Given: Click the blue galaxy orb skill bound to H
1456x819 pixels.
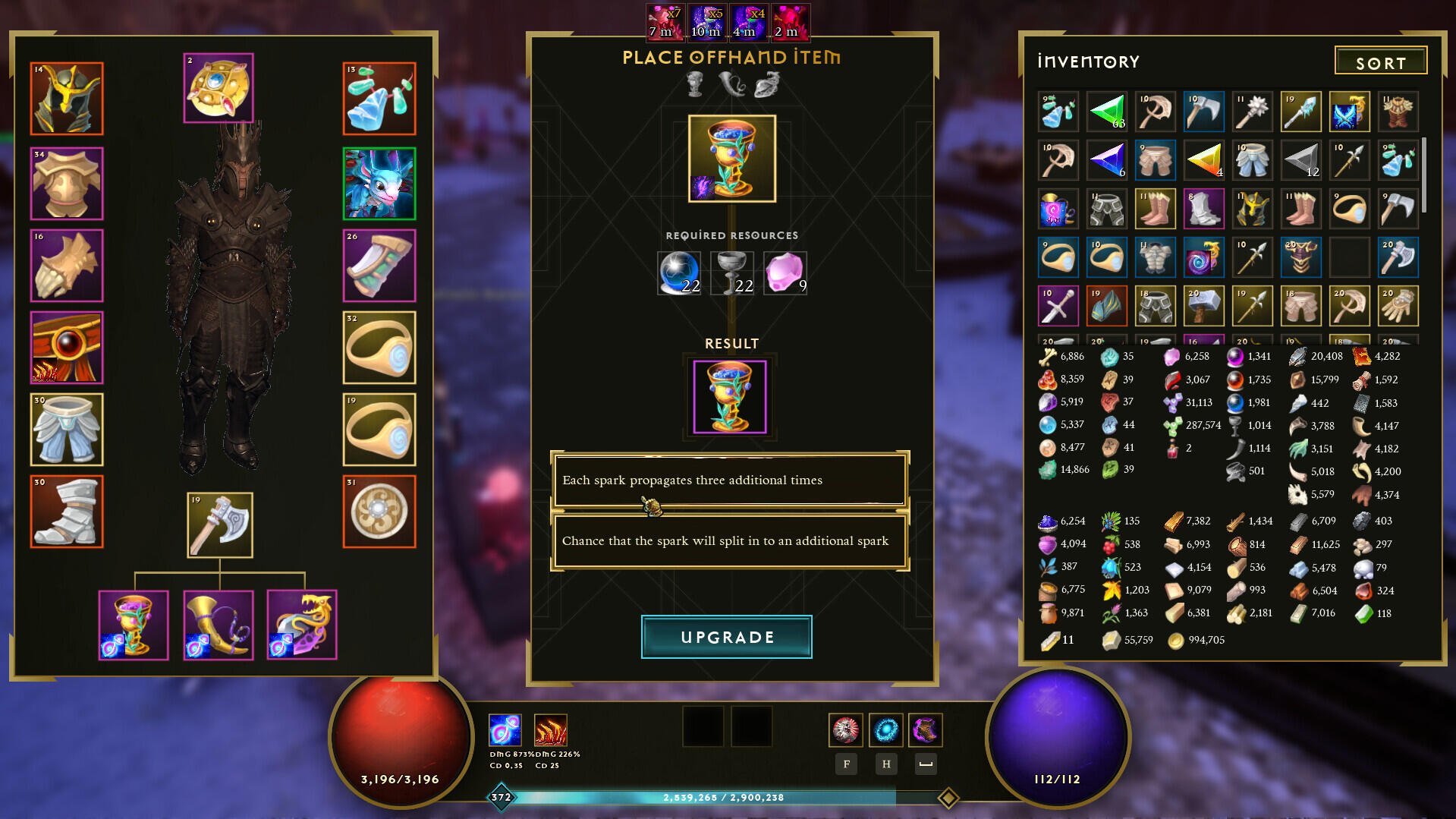Looking at the screenshot, I should coord(885,731).
